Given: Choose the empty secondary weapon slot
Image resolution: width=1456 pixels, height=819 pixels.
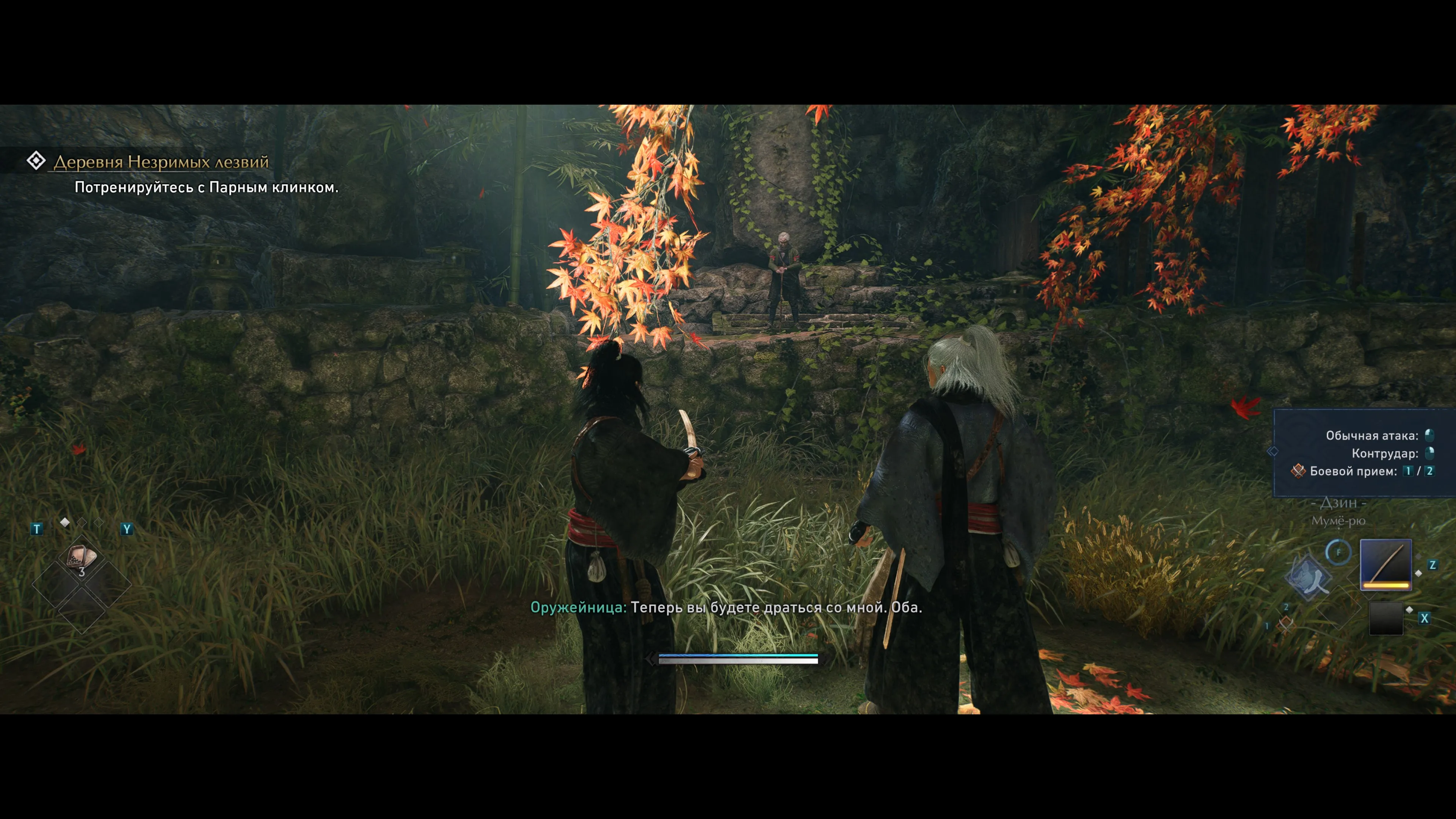Looking at the screenshot, I should coord(1386,618).
